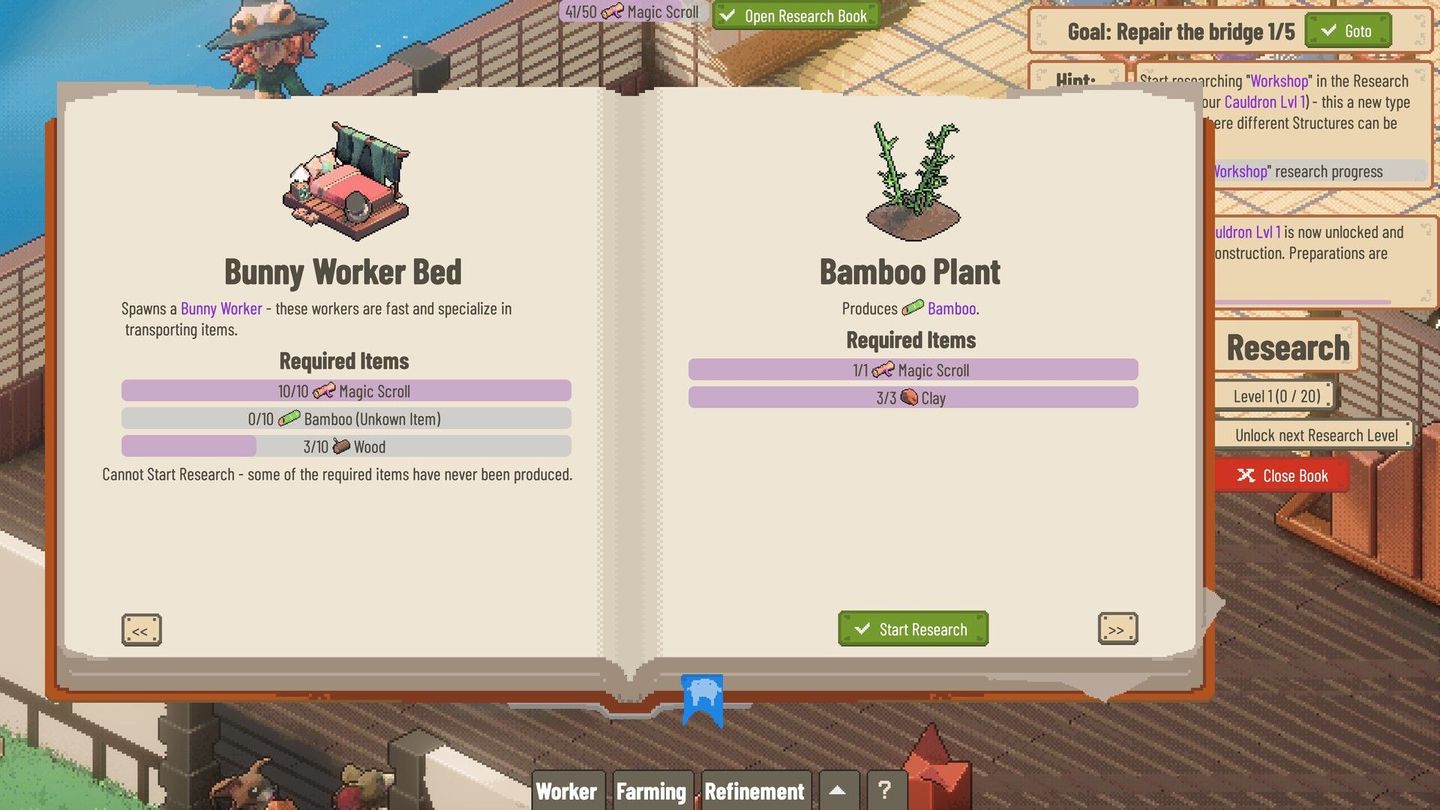The image size is (1440, 810).
Task: Turn to the next page with >>
Action: tap(1117, 628)
